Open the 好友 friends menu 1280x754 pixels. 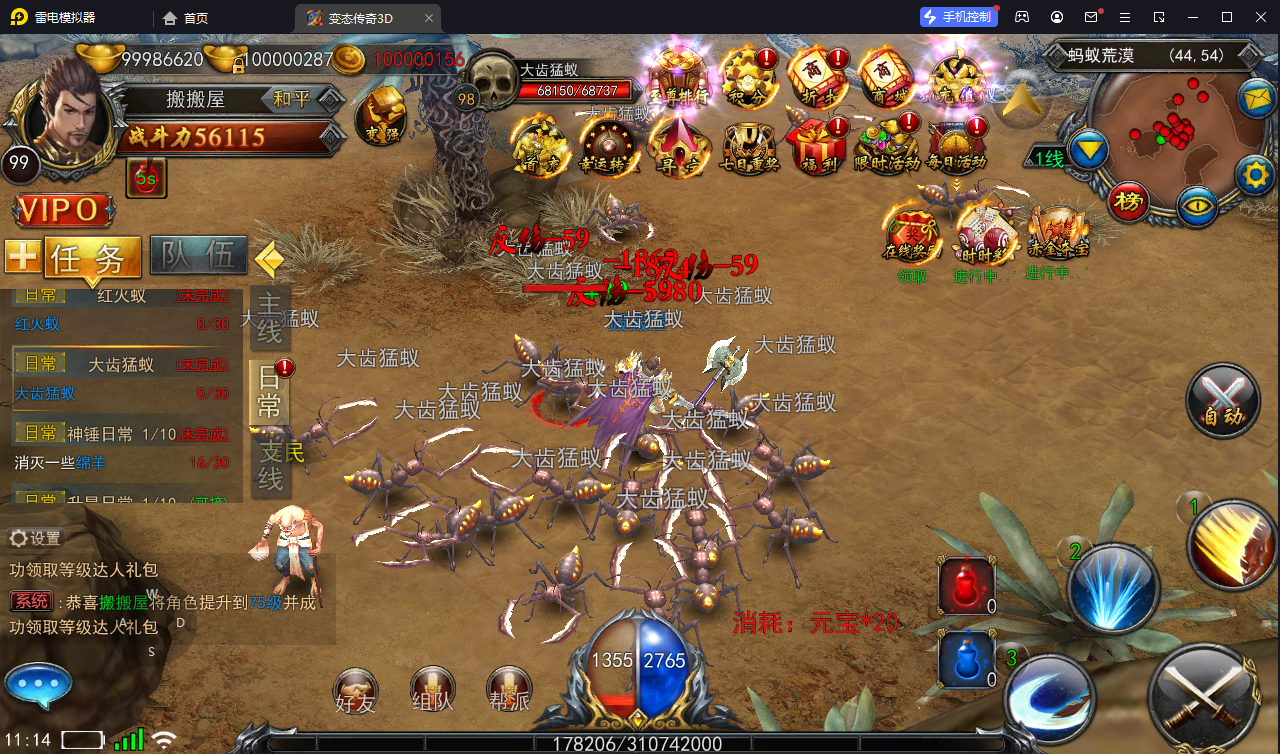355,689
